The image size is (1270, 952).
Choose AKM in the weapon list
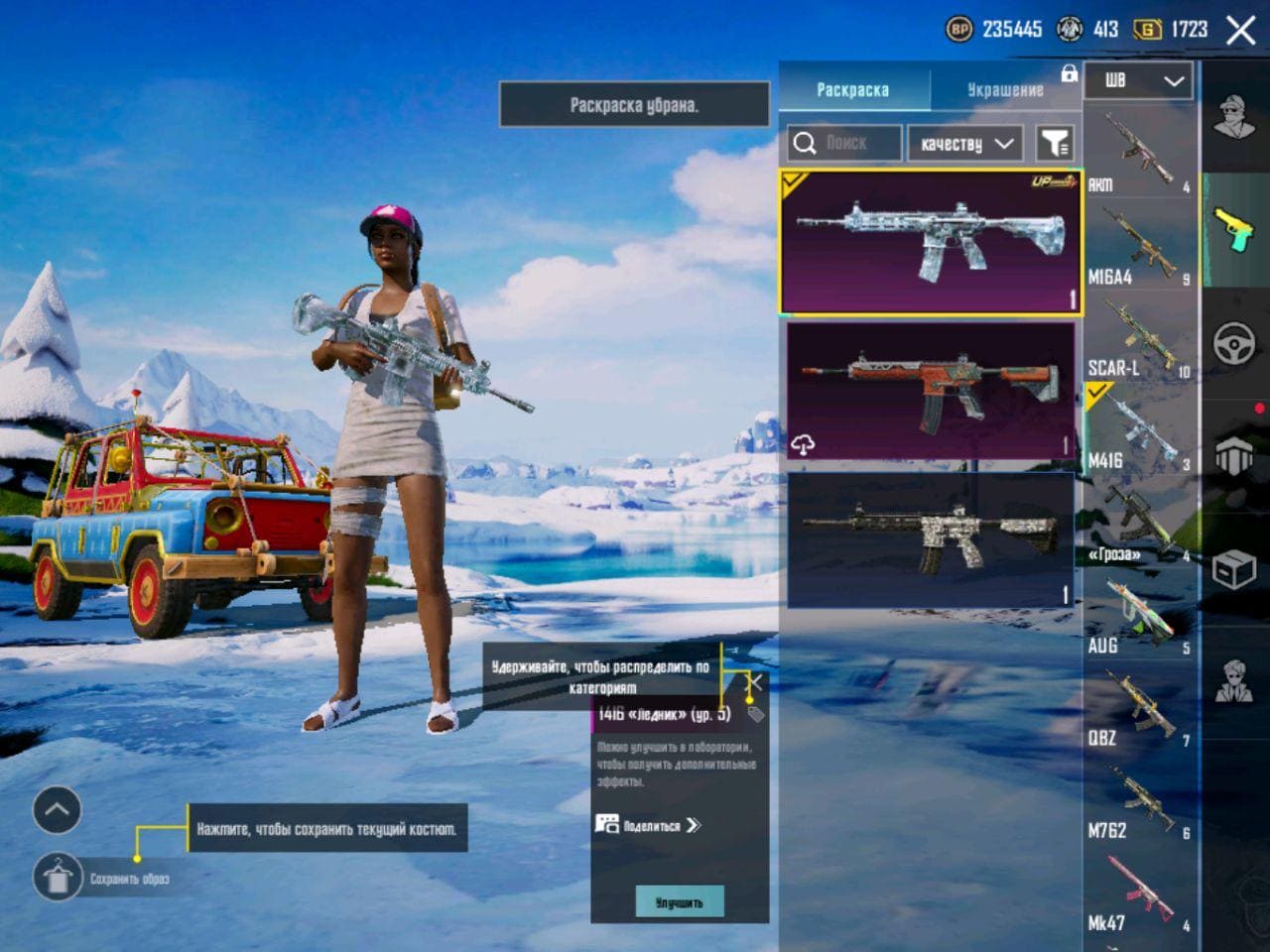point(1137,152)
